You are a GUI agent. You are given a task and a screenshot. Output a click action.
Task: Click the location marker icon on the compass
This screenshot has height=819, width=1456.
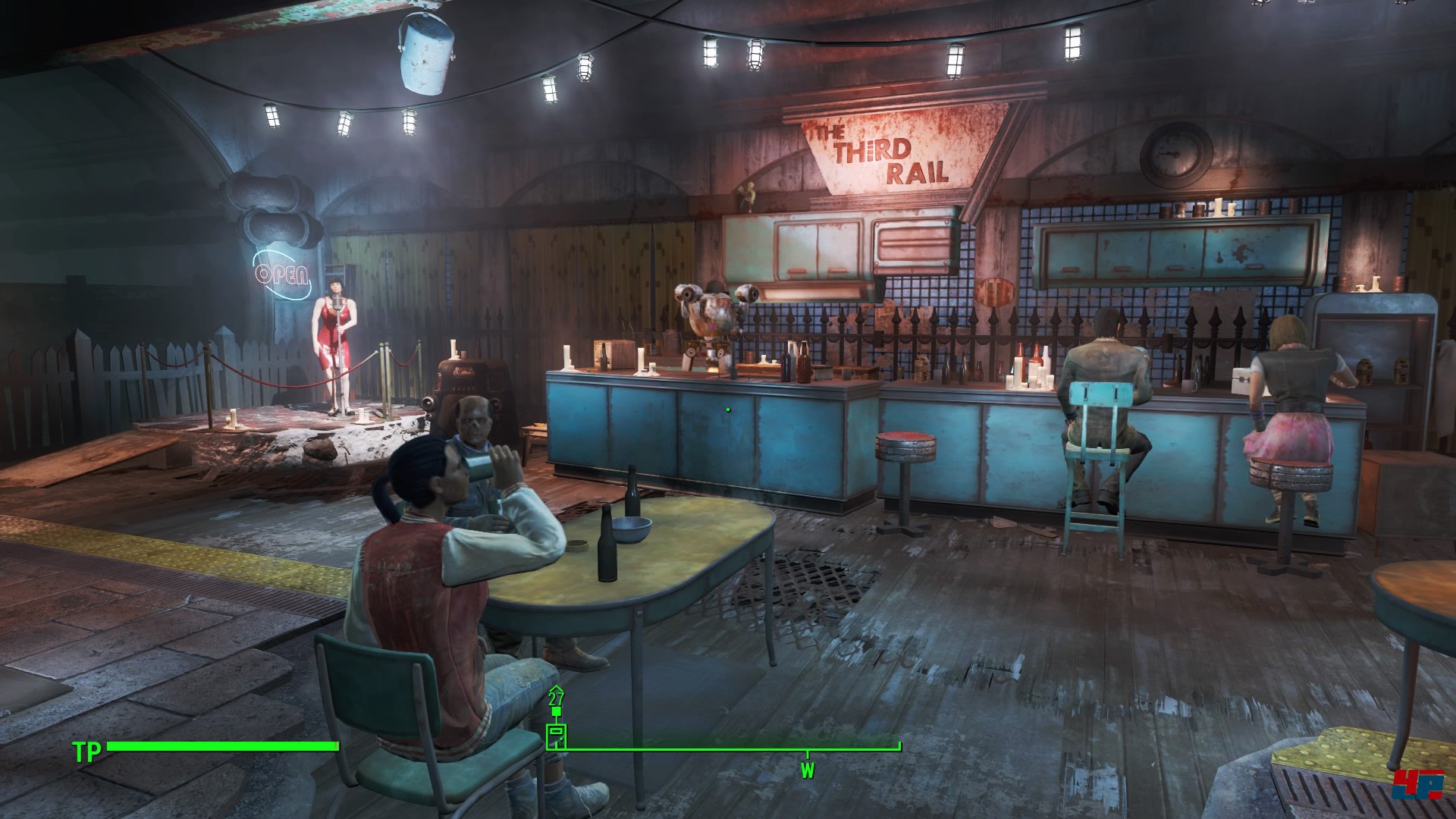point(556,735)
